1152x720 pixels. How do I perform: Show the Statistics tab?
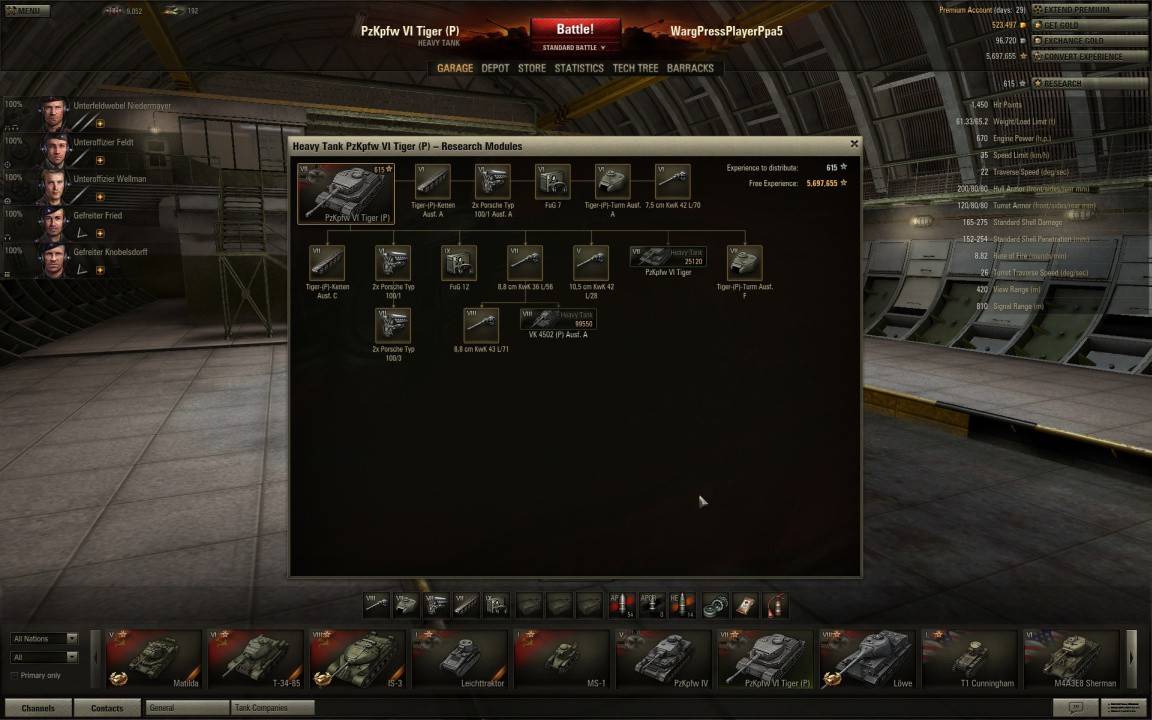coord(579,68)
